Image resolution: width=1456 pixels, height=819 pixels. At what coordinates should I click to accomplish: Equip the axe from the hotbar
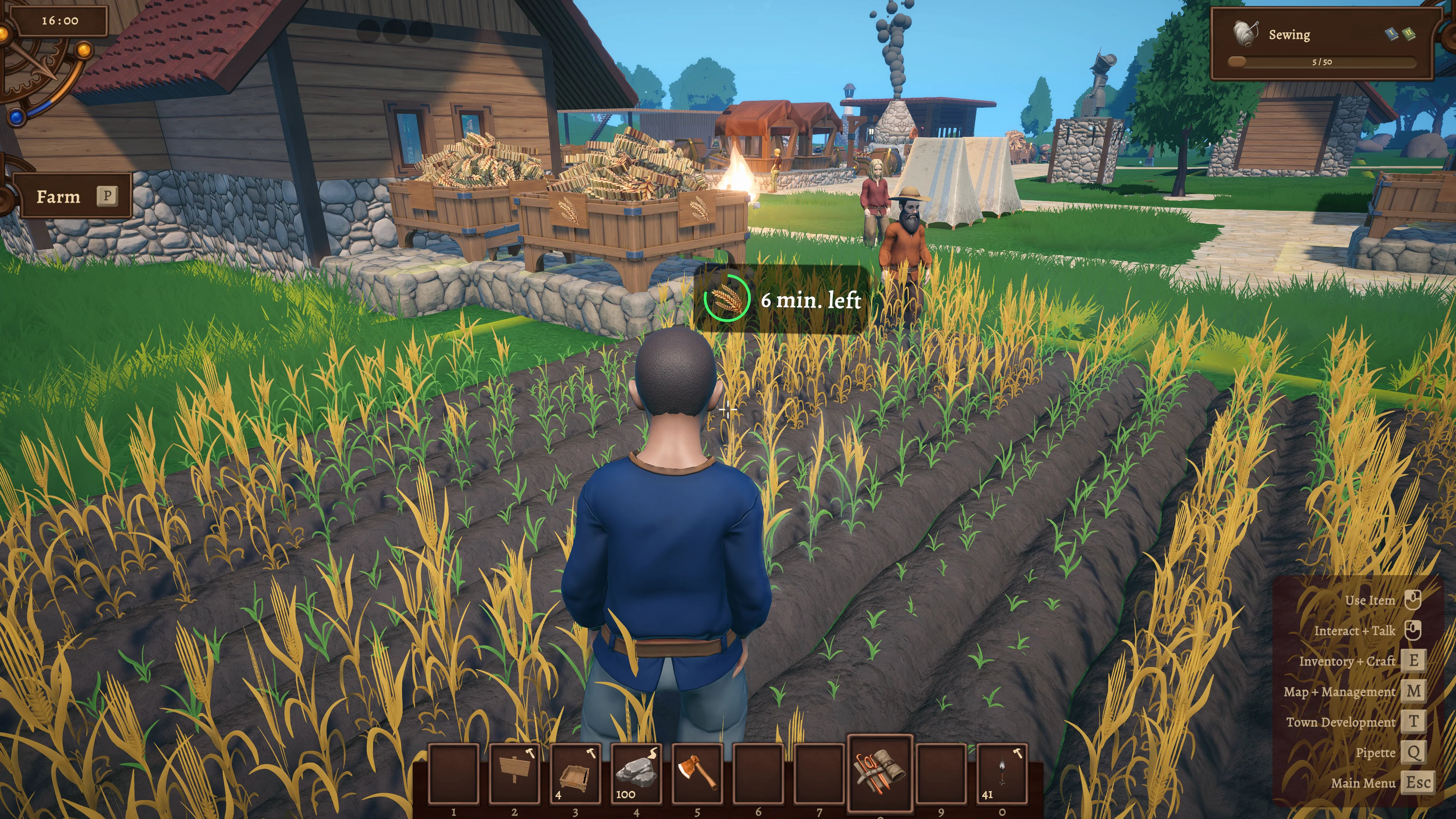(697, 773)
